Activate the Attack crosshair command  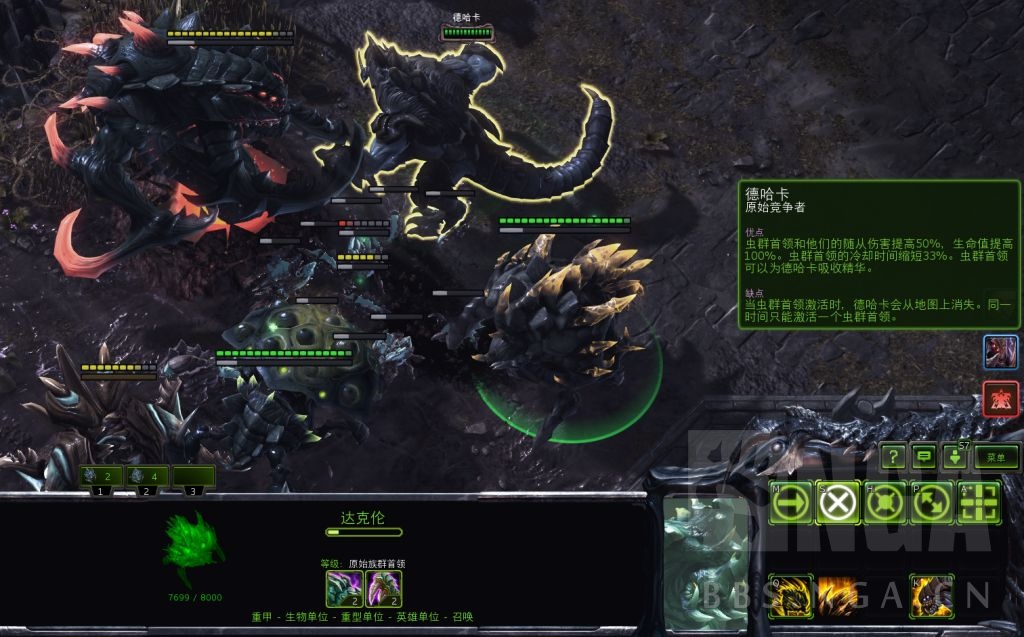(979, 503)
